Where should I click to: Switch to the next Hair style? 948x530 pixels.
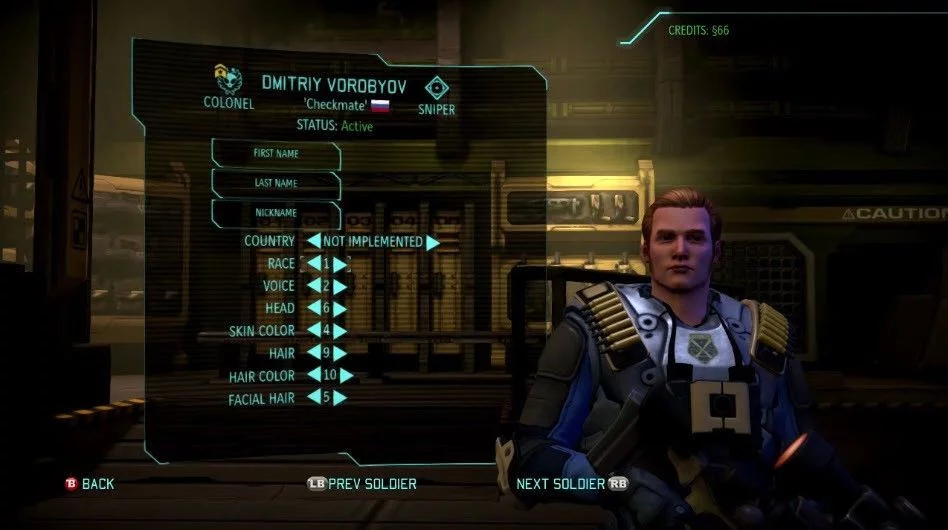(x=340, y=353)
